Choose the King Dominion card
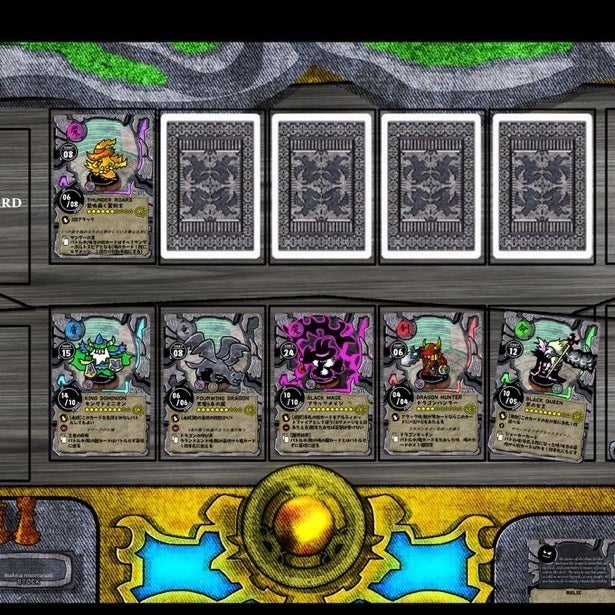 (x=102, y=383)
